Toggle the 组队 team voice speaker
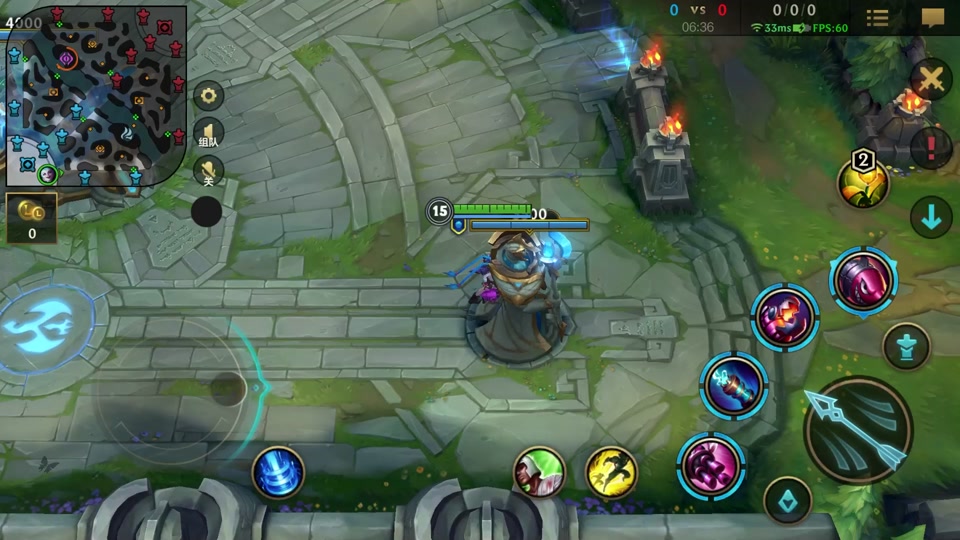 (208, 133)
